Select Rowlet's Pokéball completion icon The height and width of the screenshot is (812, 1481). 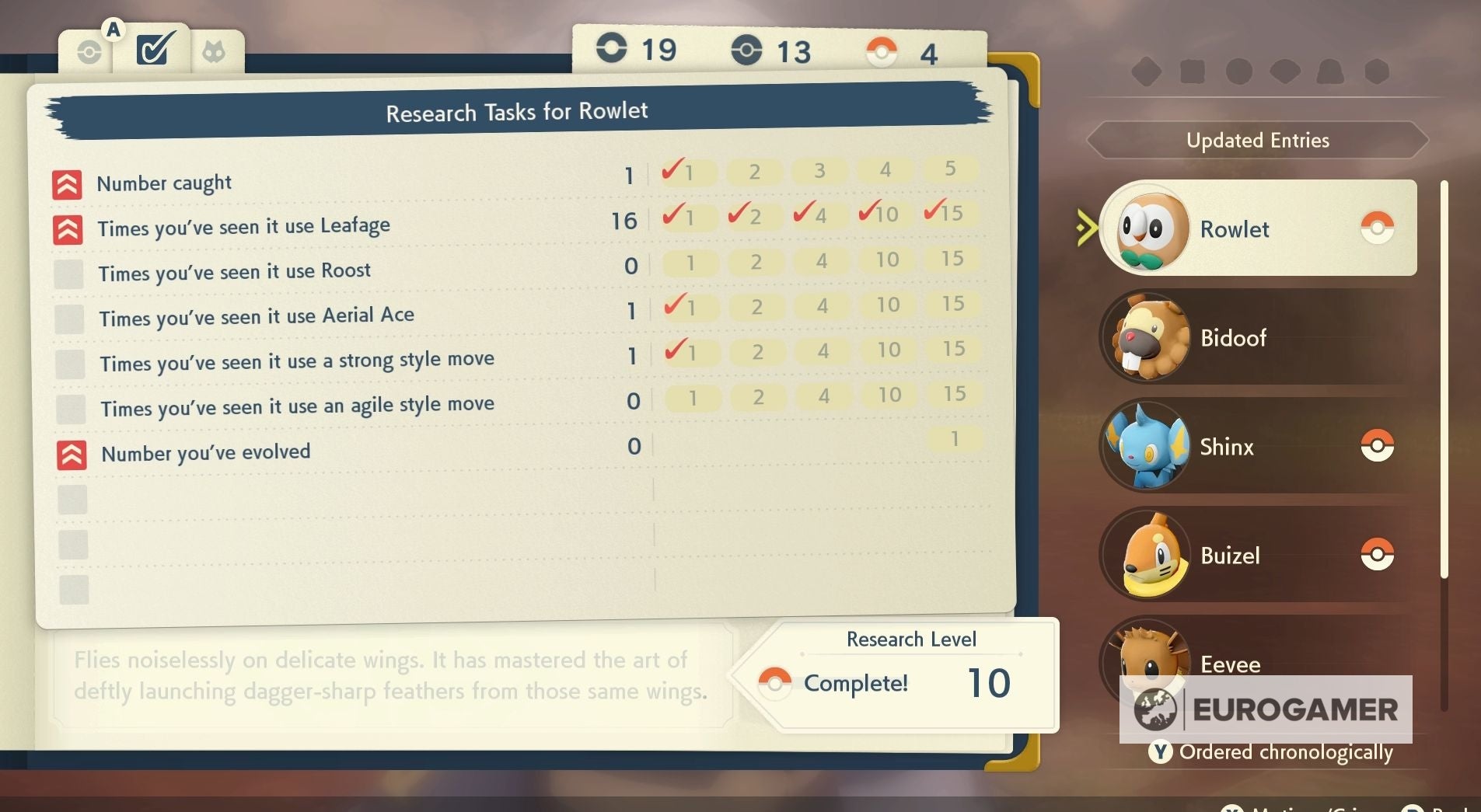click(1377, 228)
